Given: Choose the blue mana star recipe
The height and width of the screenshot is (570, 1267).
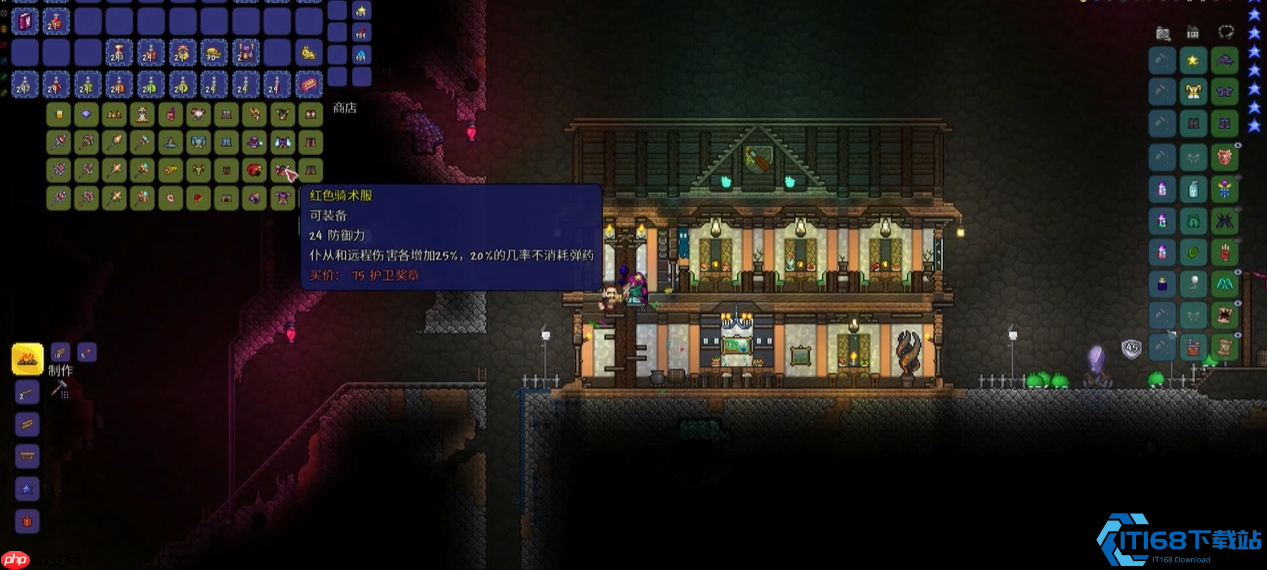Looking at the screenshot, I should pos(27,488).
